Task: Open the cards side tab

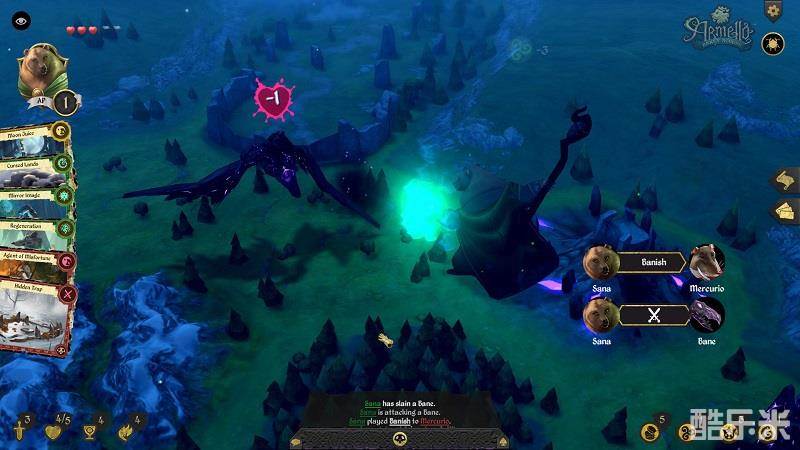Action: click(x=783, y=211)
